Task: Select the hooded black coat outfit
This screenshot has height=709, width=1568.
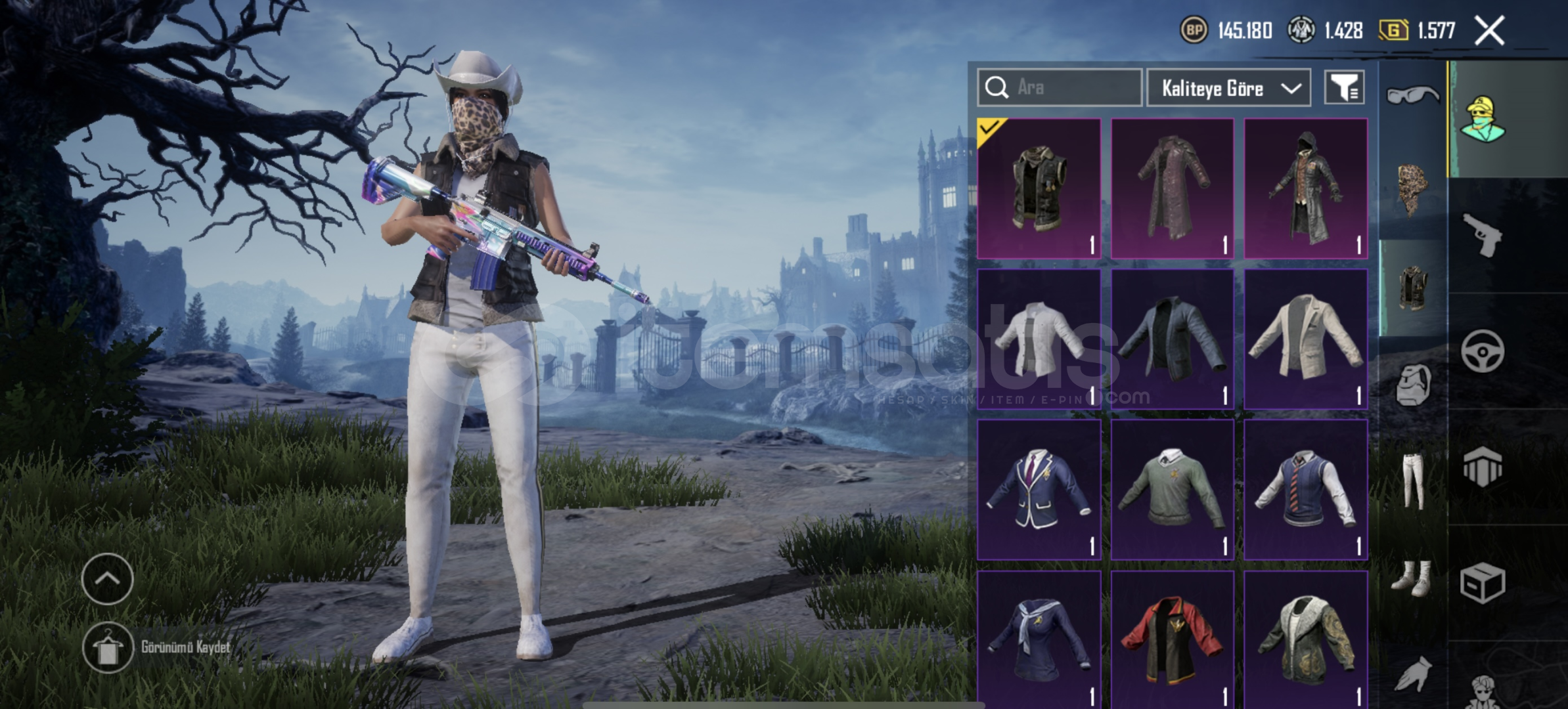Action: click(1305, 188)
